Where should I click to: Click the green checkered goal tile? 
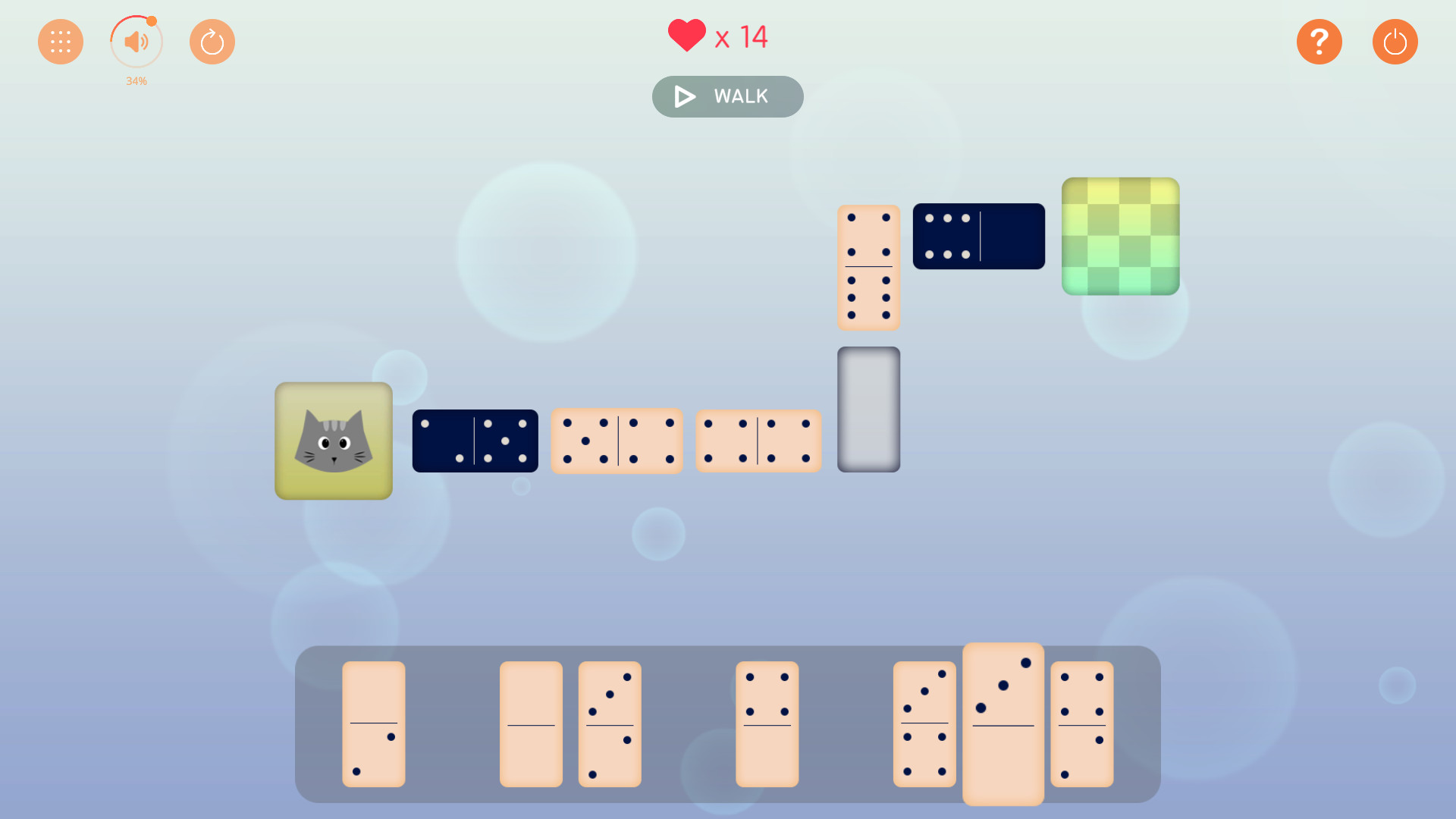[1120, 236]
